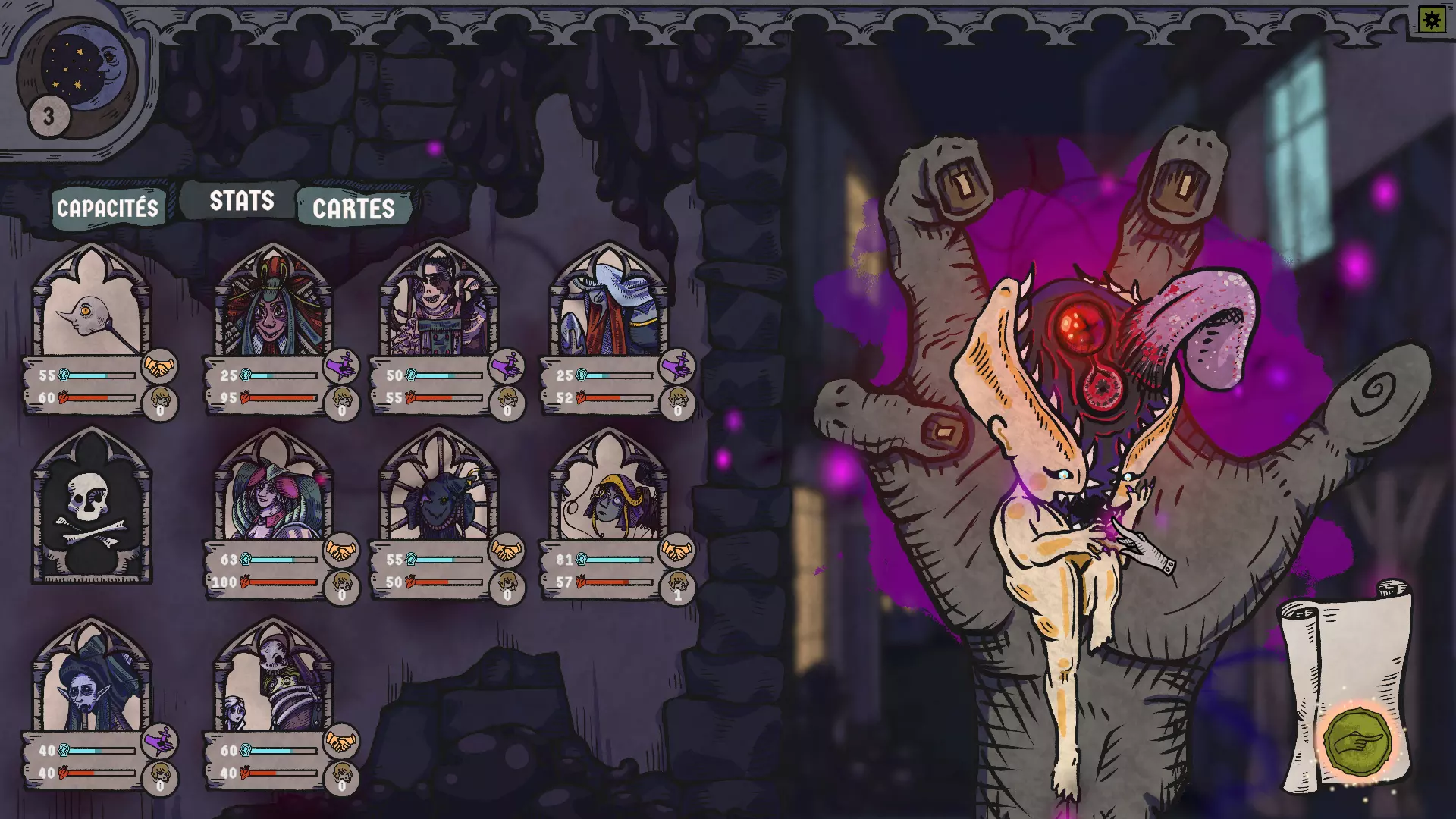Show the Cartes tab

pos(353,209)
